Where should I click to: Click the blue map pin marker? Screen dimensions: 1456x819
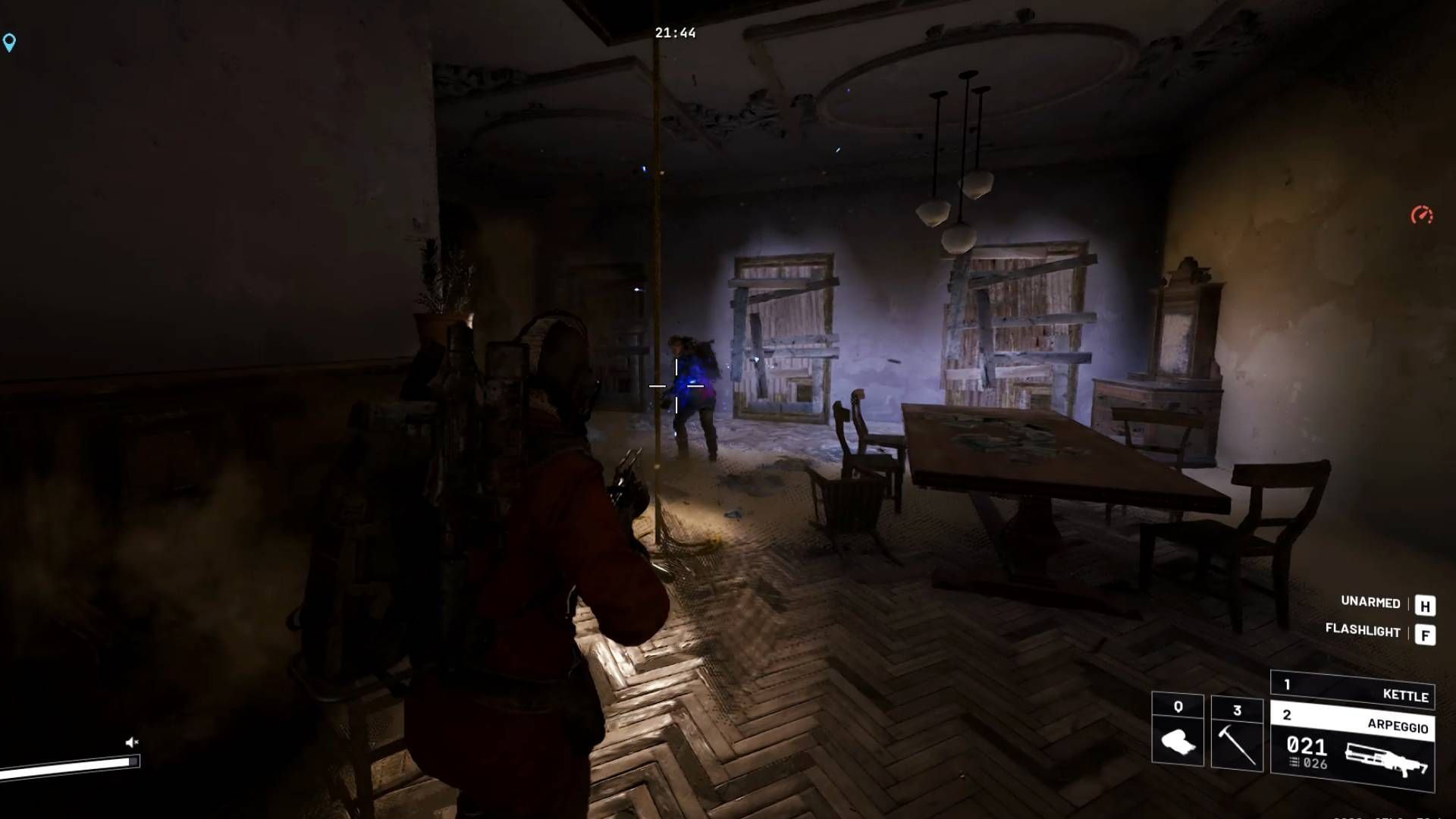point(9,42)
